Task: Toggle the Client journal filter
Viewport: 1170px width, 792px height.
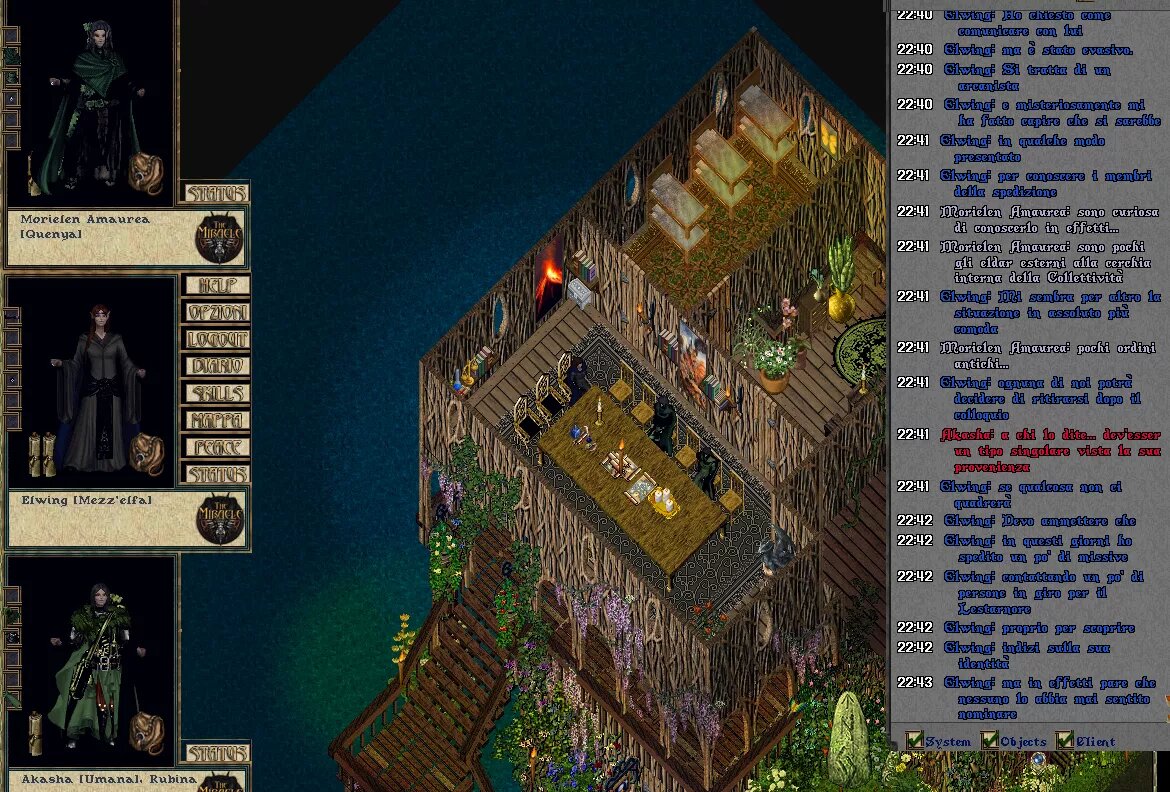Action: [x=1065, y=741]
